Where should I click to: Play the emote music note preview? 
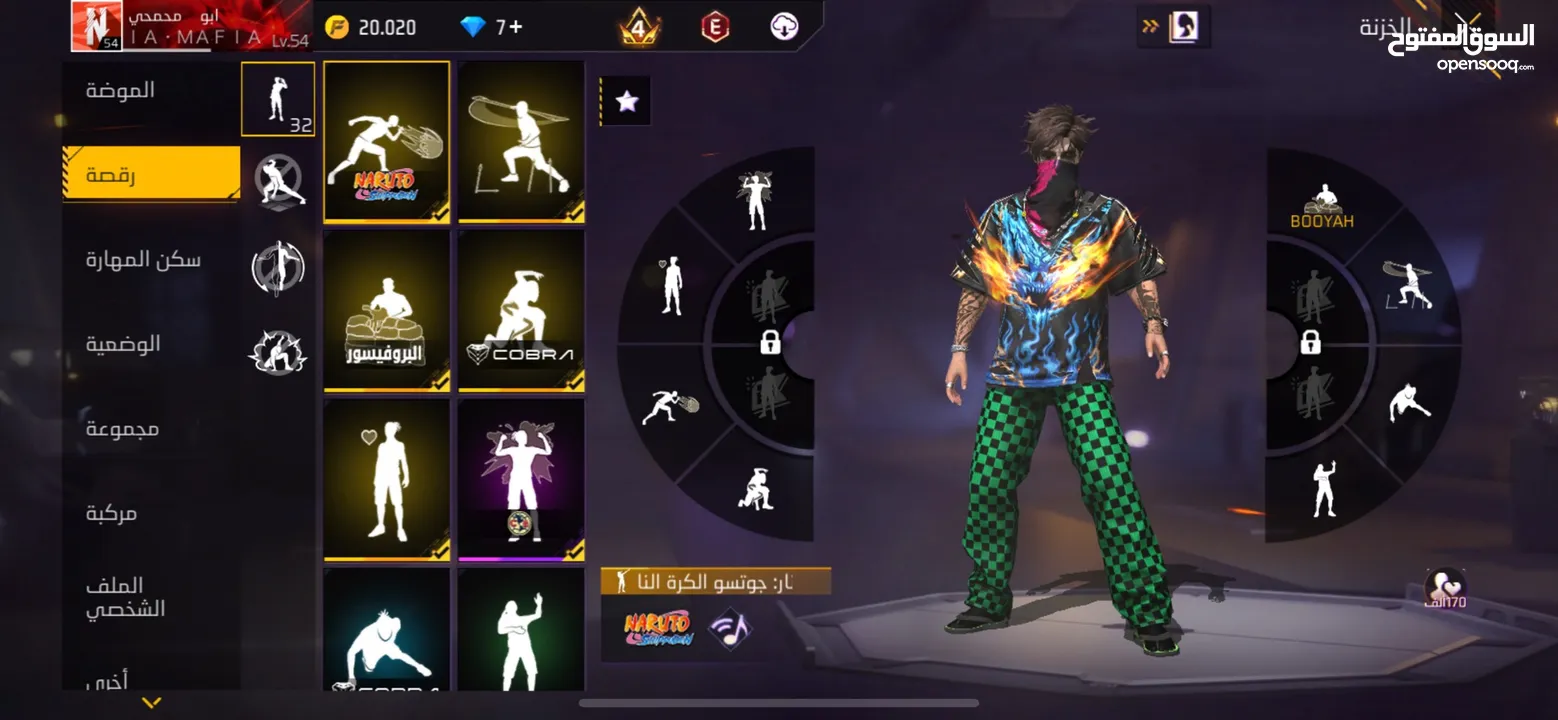[729, 629]
